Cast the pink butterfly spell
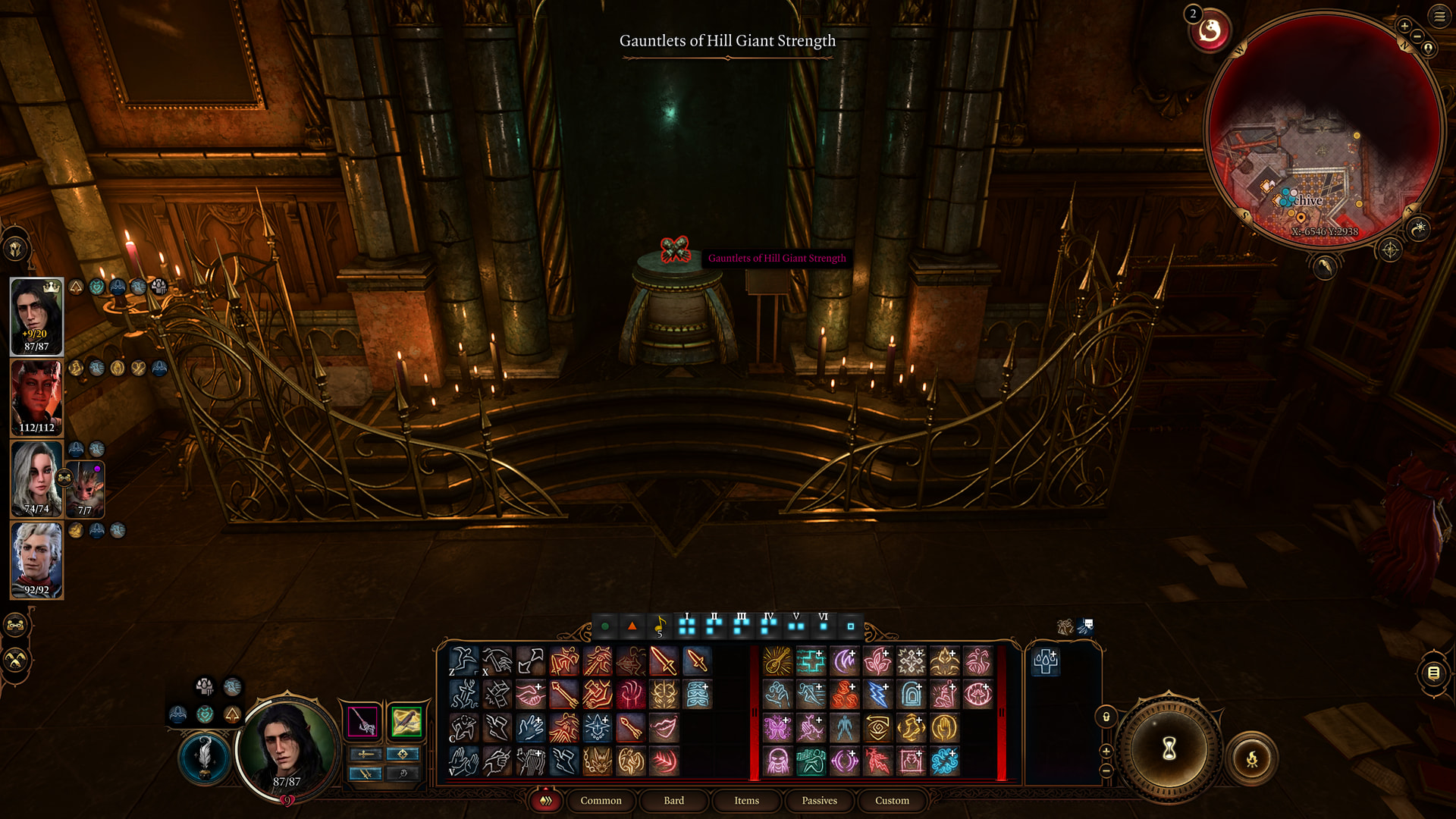 point(777,728)
